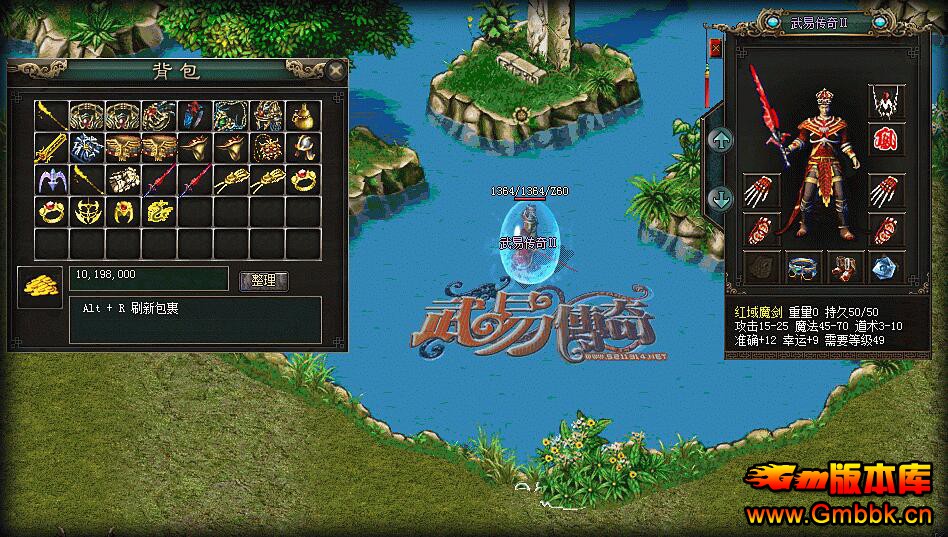
Task: Click the 整理 sort button
Action: 264,282
